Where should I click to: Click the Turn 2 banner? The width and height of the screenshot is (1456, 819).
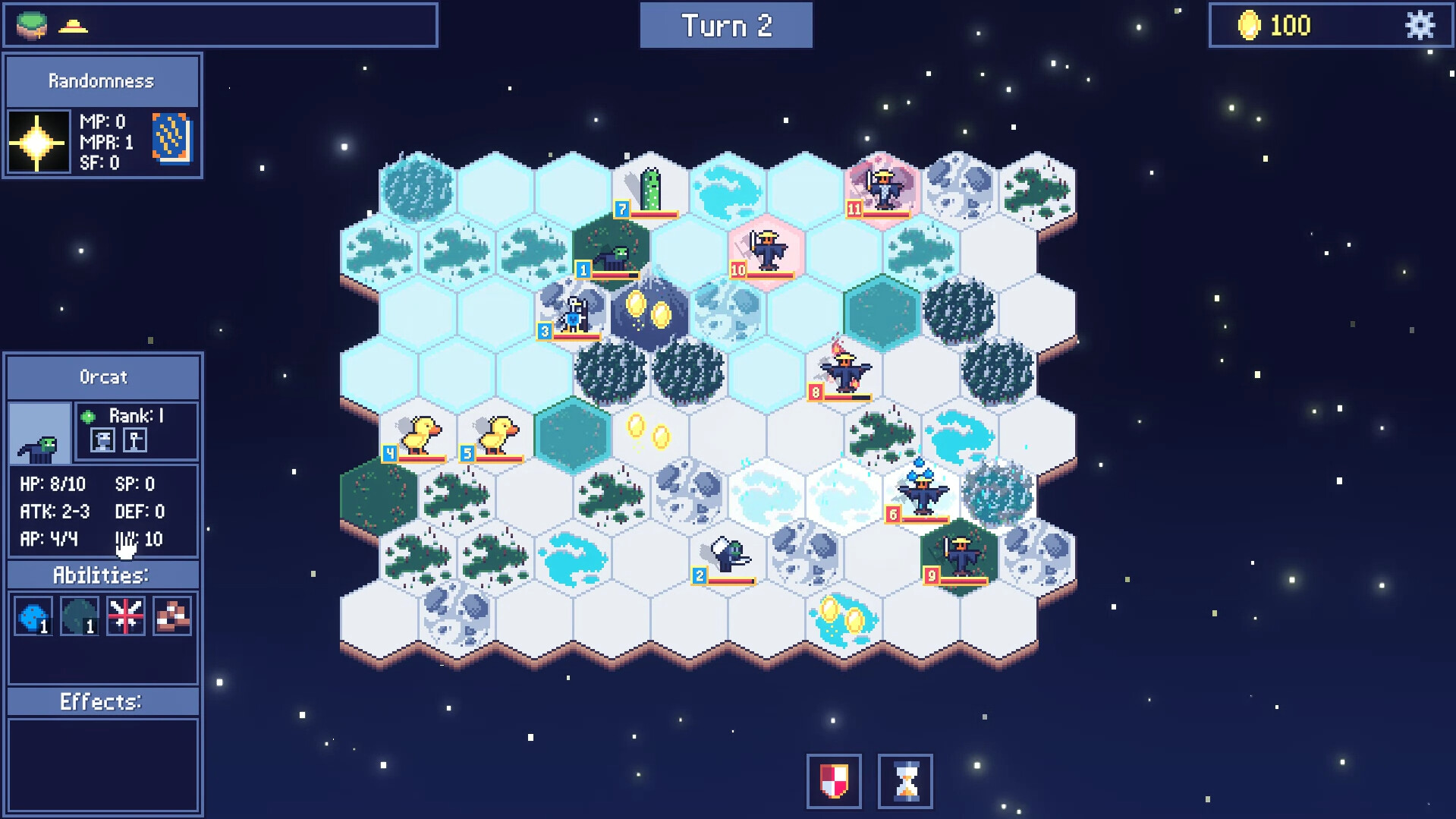tap(725, 24)
